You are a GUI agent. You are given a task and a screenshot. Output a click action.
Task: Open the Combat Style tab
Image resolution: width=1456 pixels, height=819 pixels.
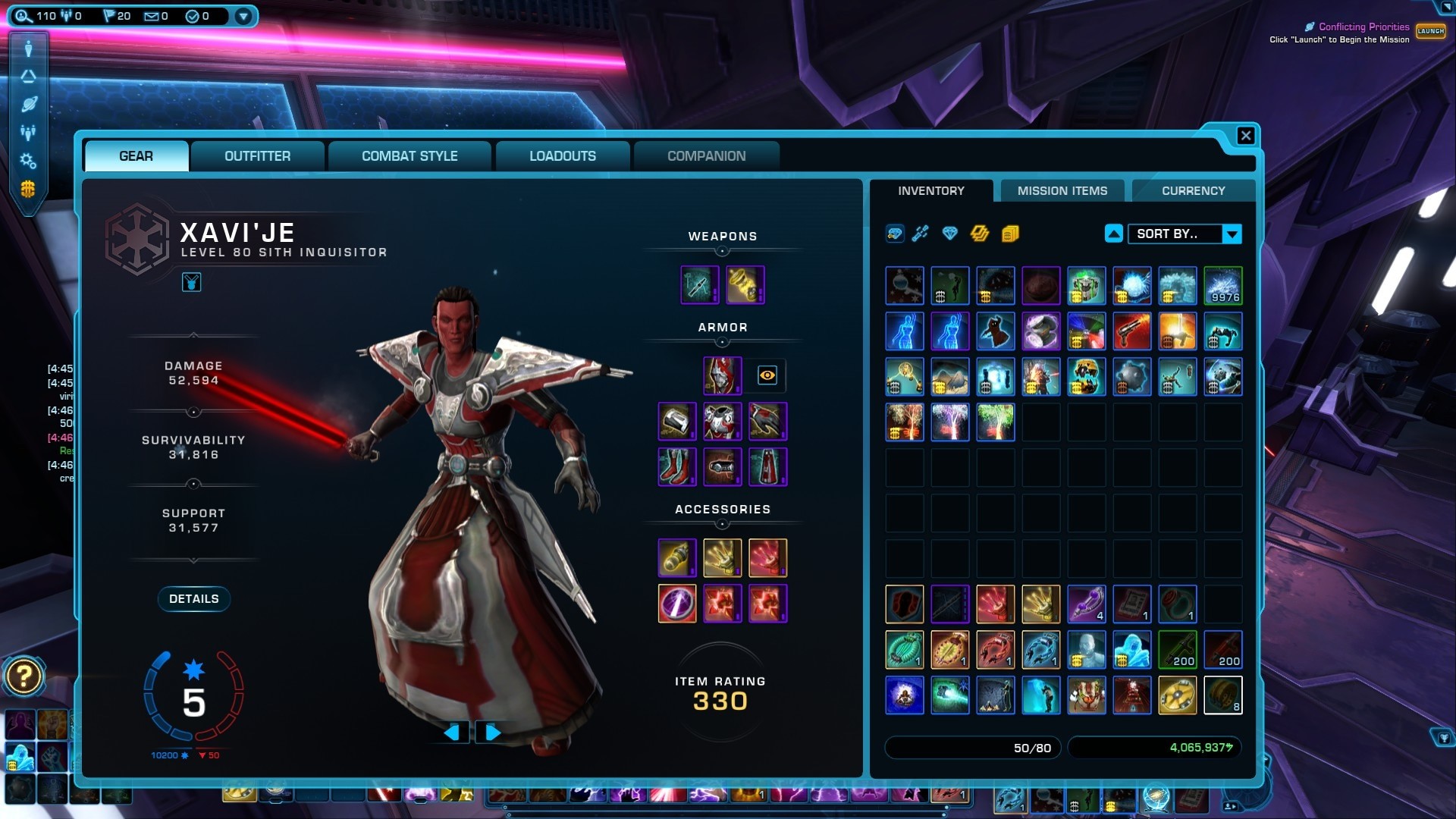[409, 156]
